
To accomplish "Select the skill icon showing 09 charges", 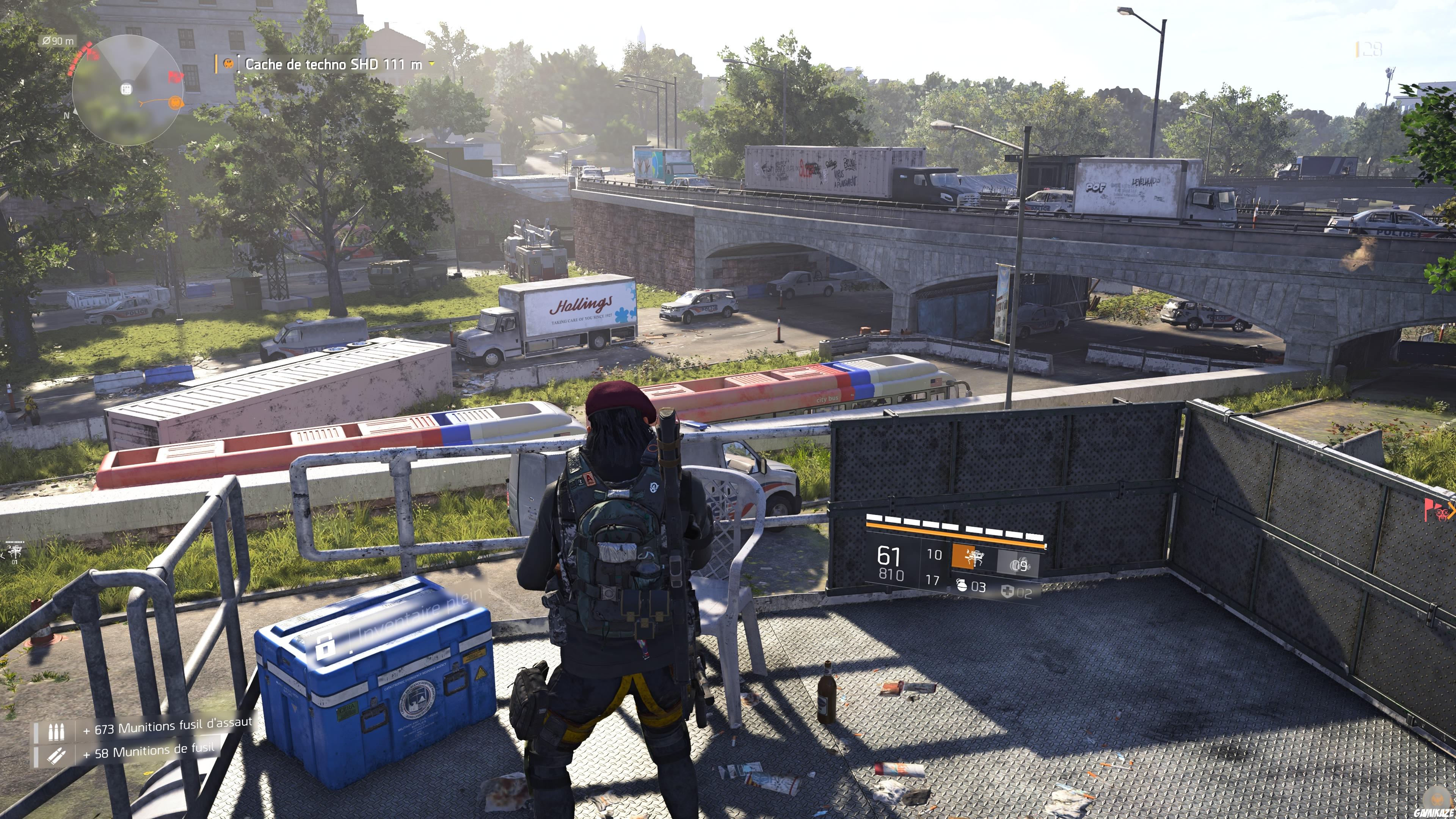I will pyautogui.click(x=1018, y=564).
